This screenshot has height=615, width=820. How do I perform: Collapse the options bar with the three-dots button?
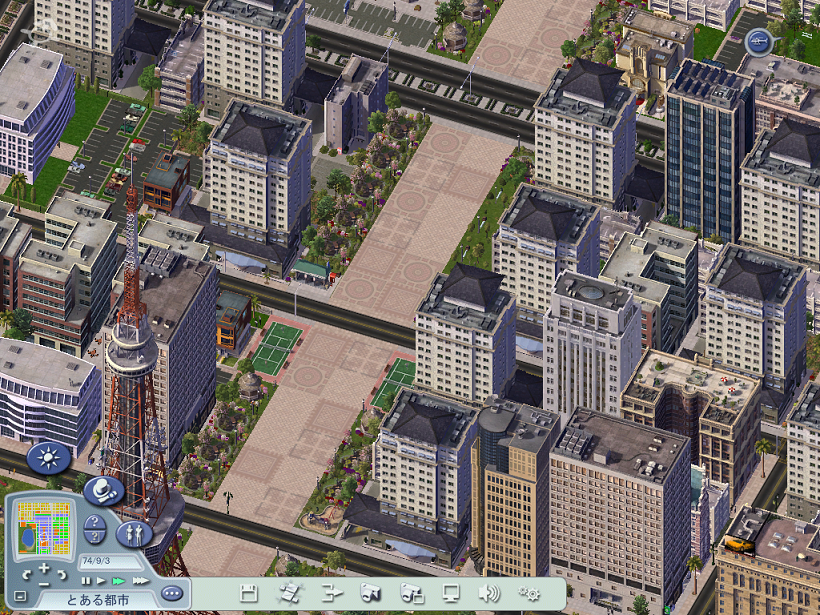coord(172,591)
